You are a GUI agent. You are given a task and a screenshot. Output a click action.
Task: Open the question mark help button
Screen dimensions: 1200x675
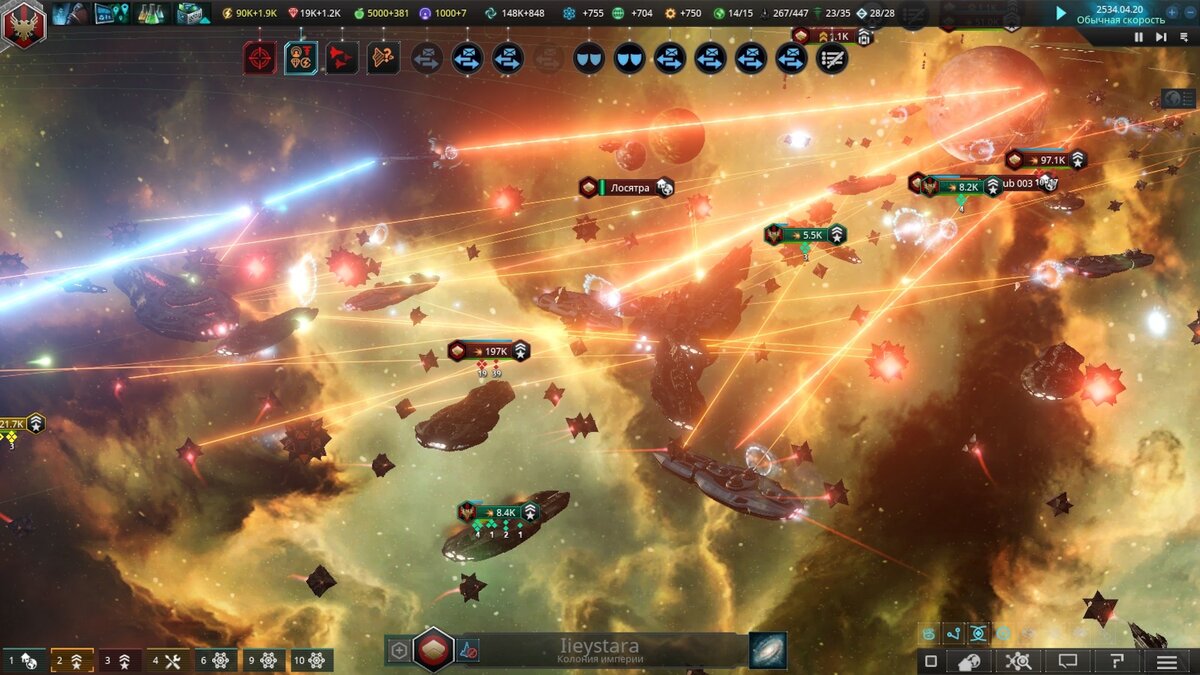[1117, 661]
